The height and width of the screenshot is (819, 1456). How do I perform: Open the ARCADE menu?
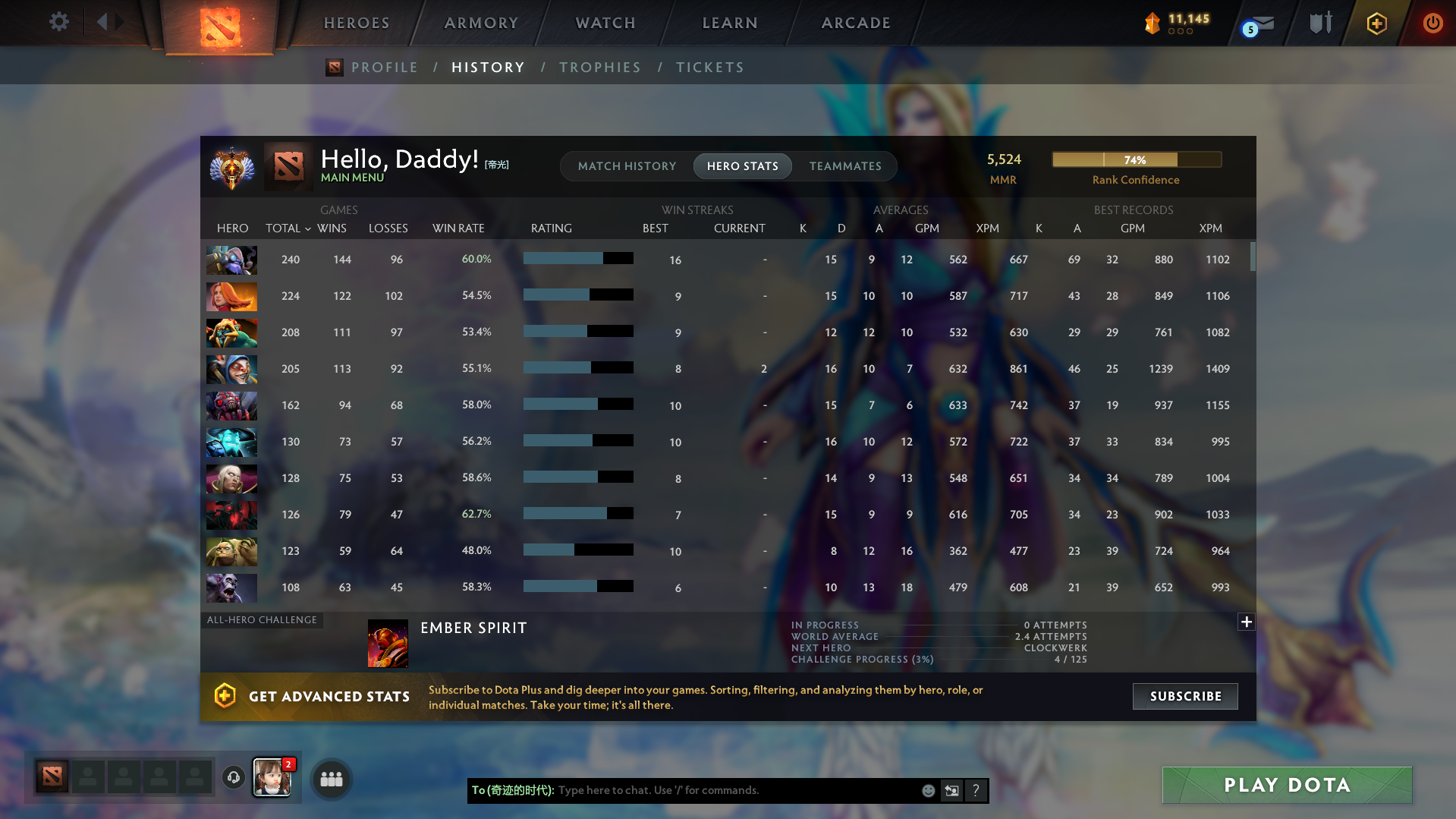click(856, 23)
